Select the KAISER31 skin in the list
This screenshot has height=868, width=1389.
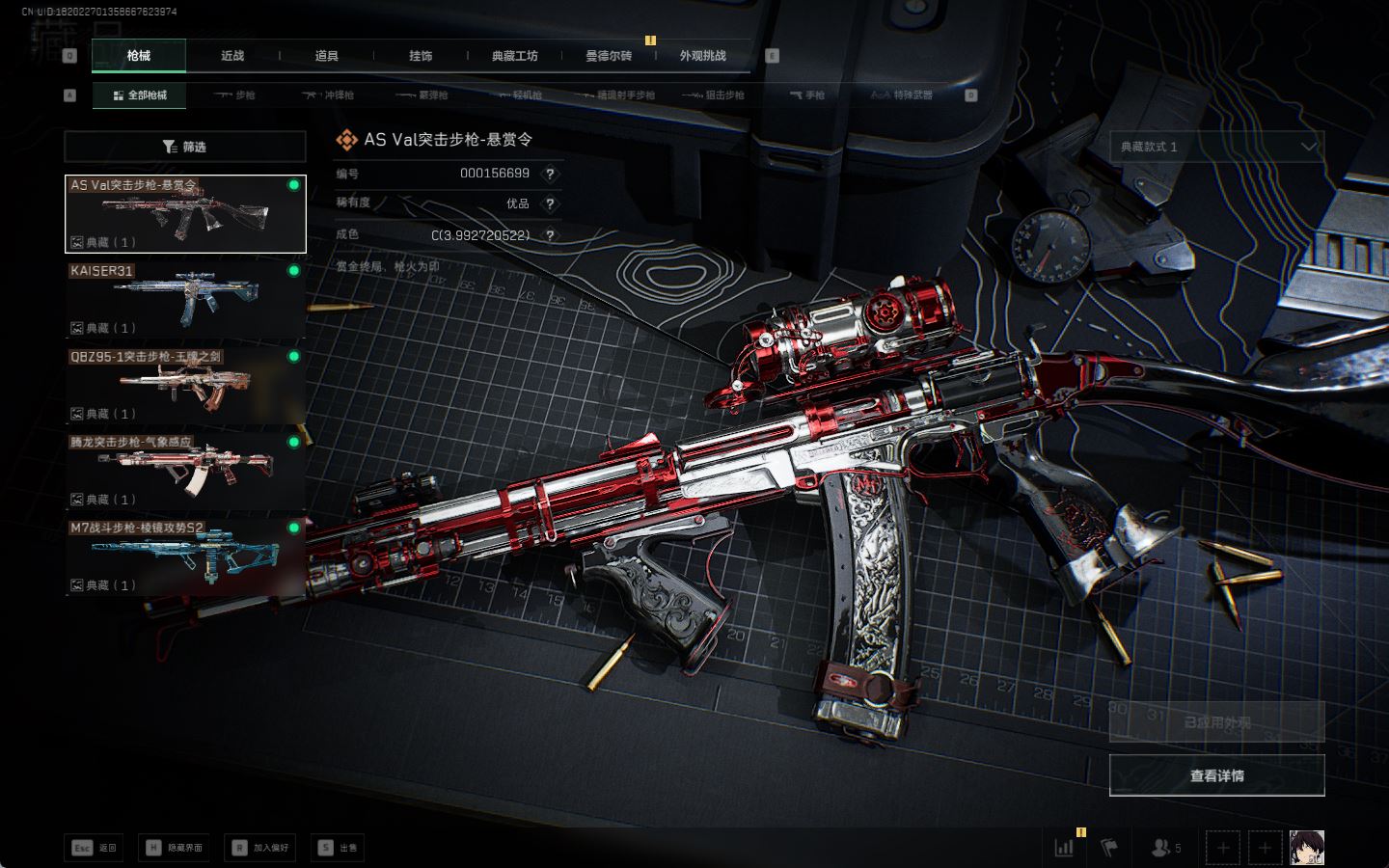pos(184,299)
